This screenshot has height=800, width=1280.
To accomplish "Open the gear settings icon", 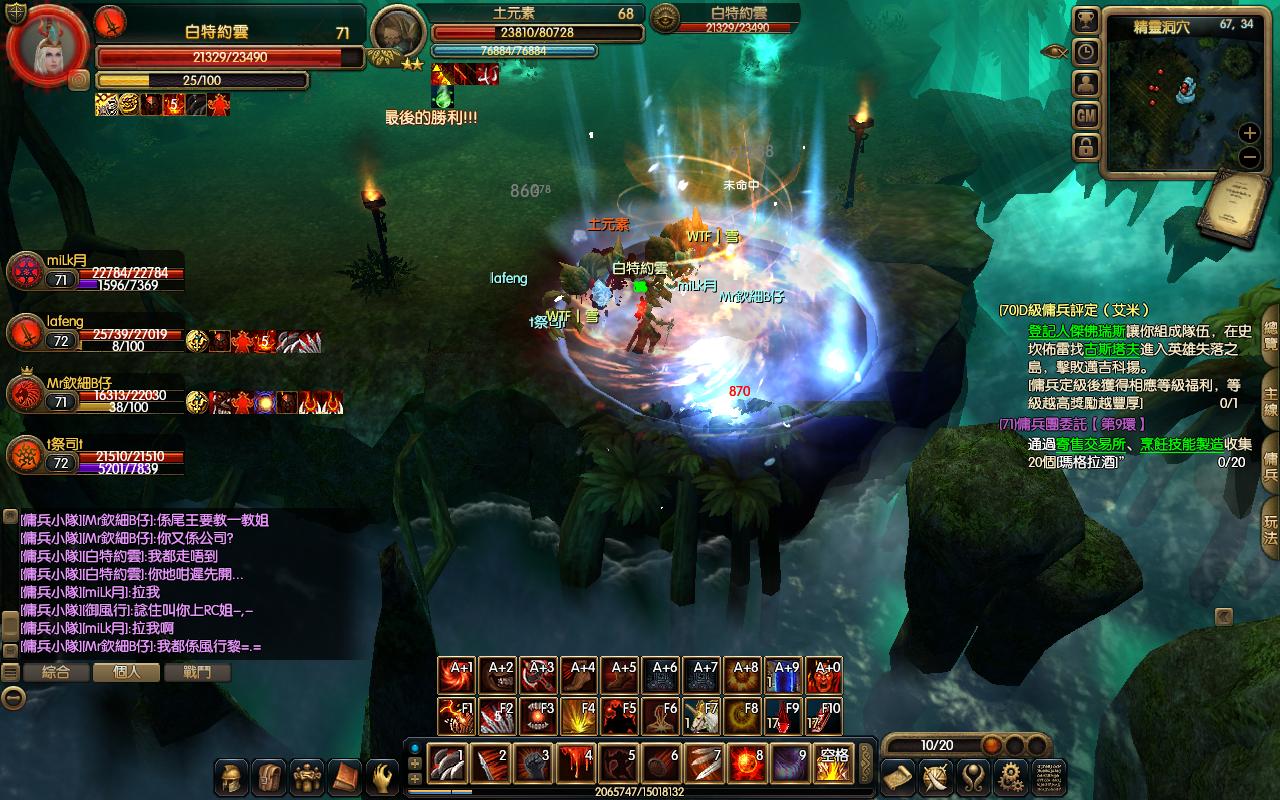I will [x=1012, y=776].
